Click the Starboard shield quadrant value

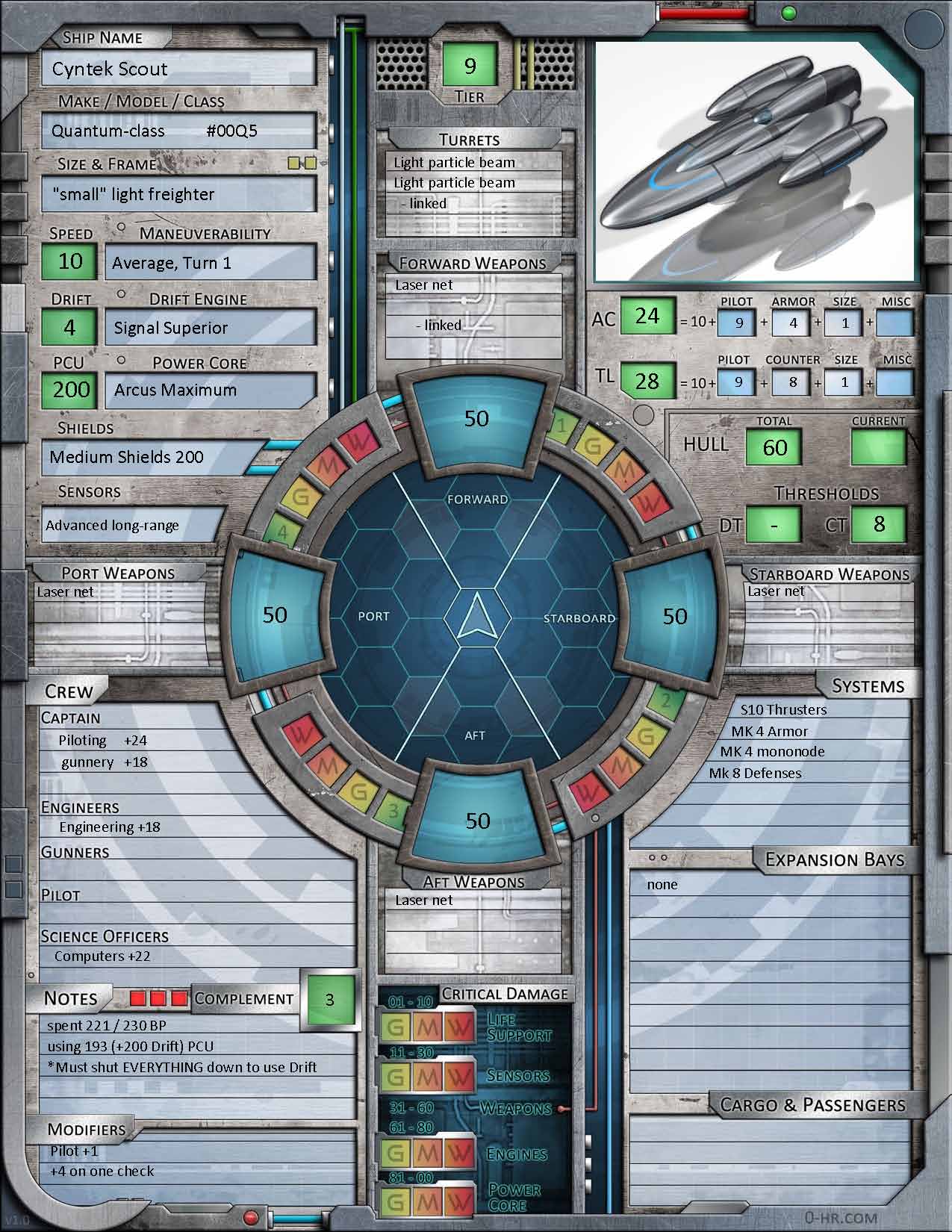click(674, 616)
